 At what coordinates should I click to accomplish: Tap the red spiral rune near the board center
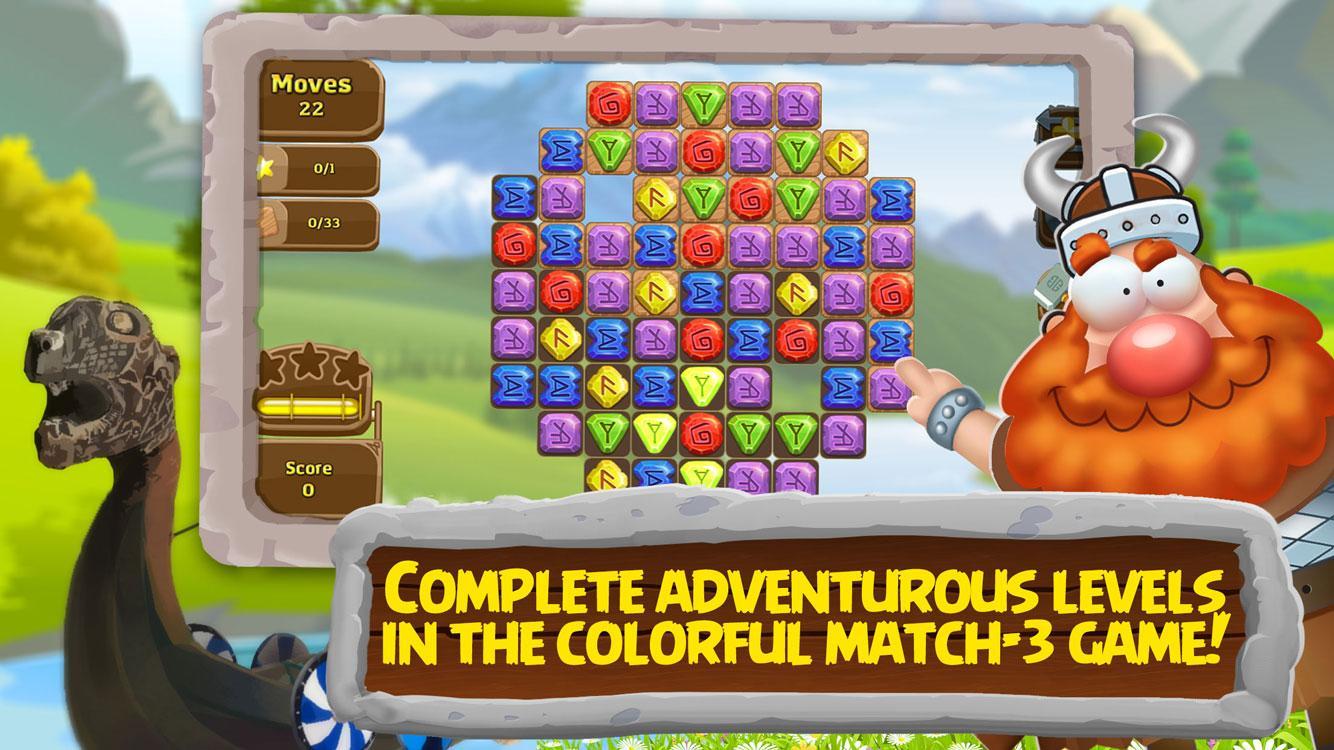pyautogui.click(x=703, y=339)
